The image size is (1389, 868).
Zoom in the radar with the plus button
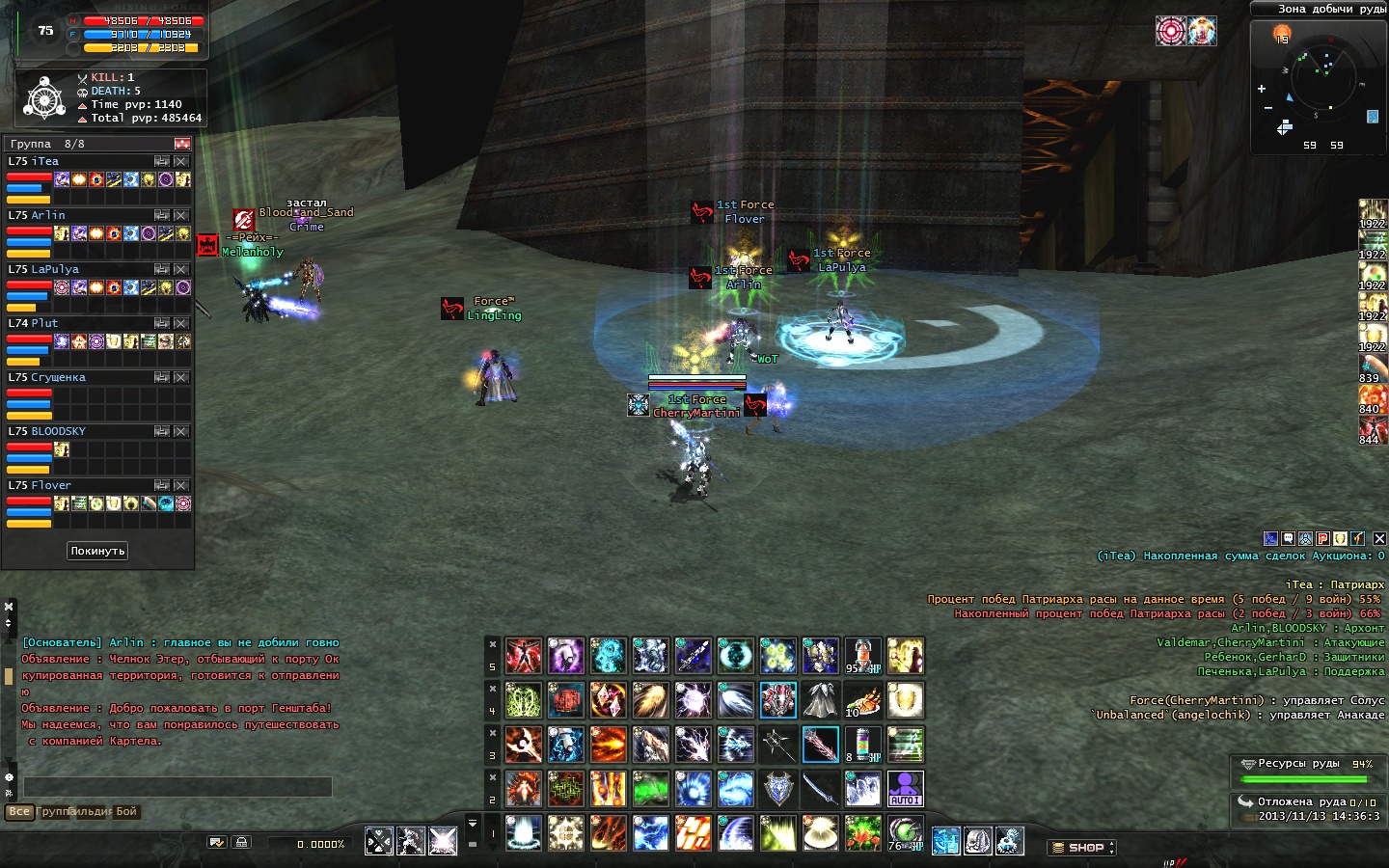click(x=1262, y=89)
